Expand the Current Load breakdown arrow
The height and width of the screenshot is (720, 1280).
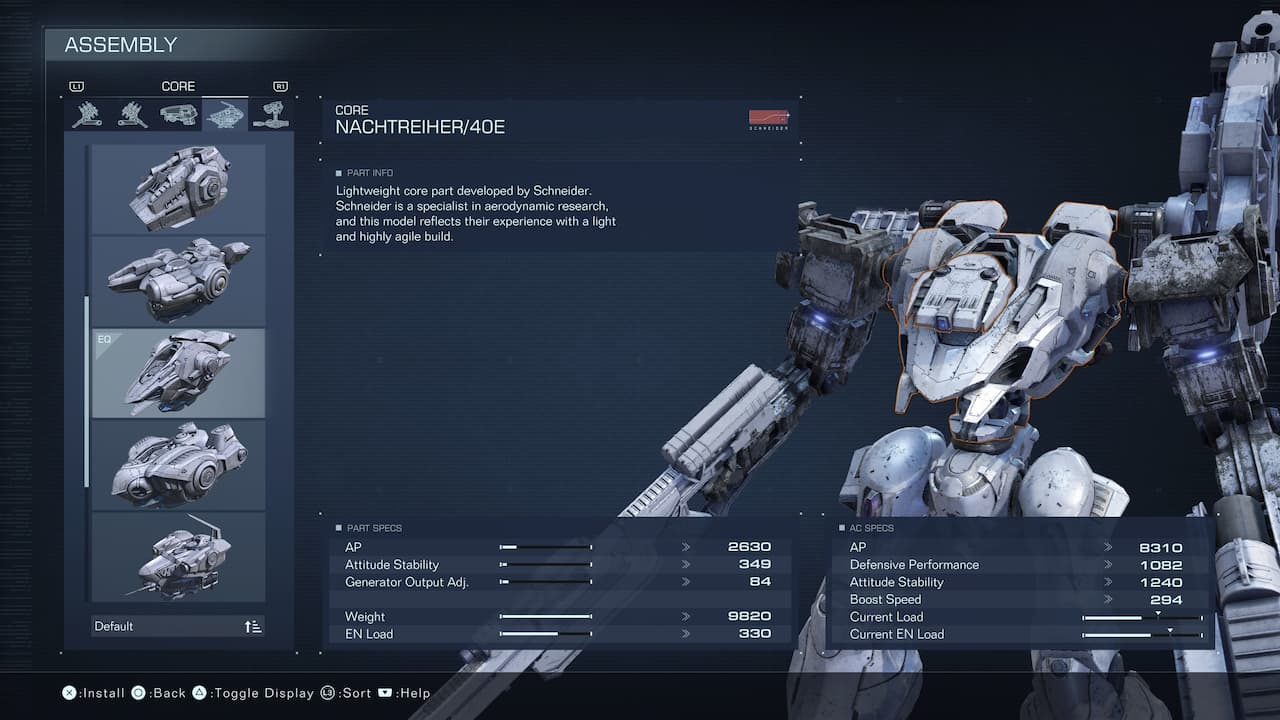point(1157,612)
